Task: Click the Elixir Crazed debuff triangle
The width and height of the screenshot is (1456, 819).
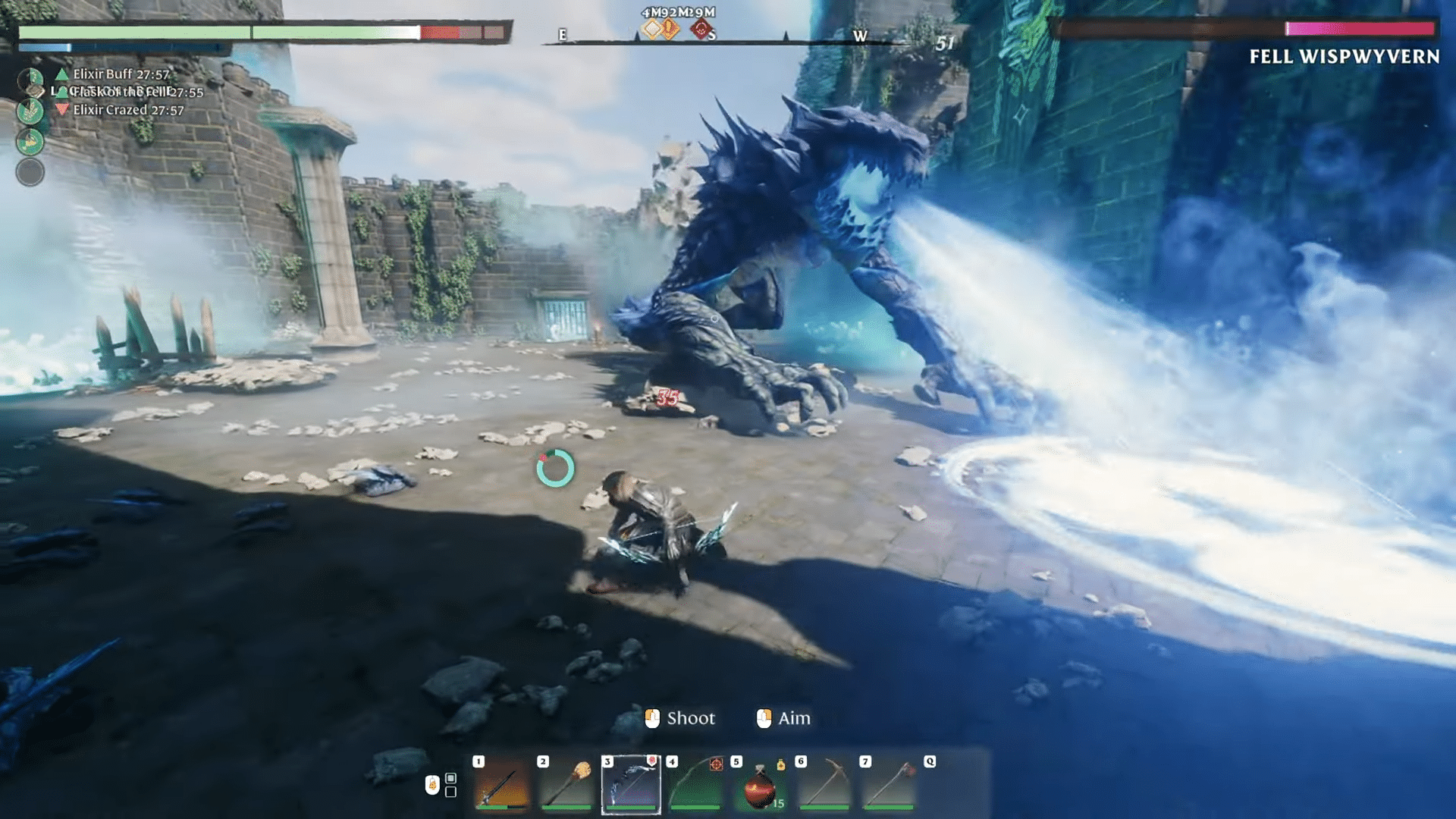Action: tap(63, 108)
